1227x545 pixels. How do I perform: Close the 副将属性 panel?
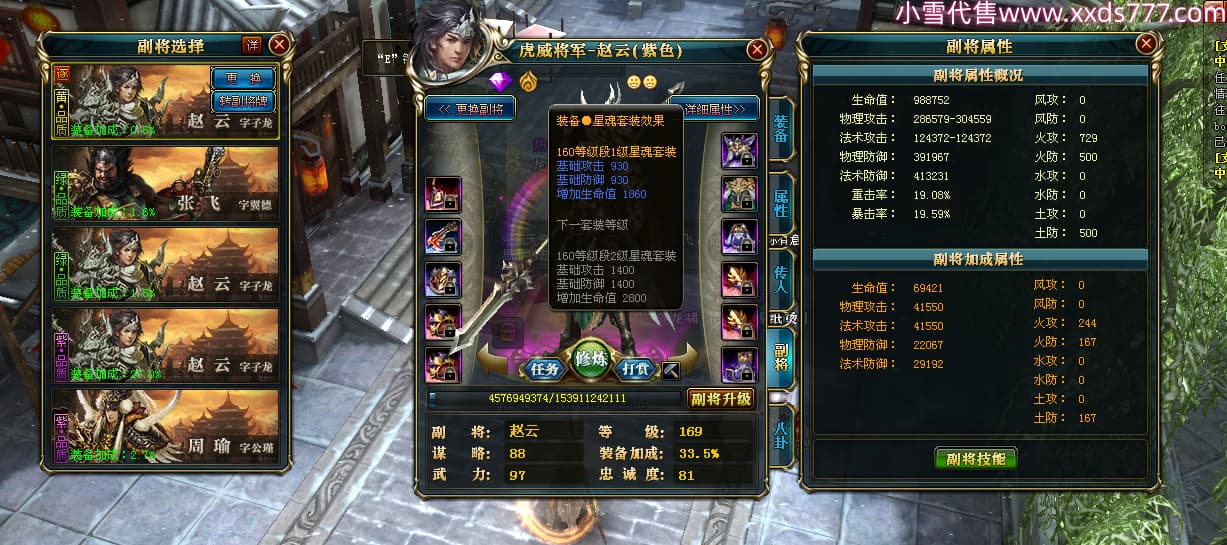click(1146, 44)
